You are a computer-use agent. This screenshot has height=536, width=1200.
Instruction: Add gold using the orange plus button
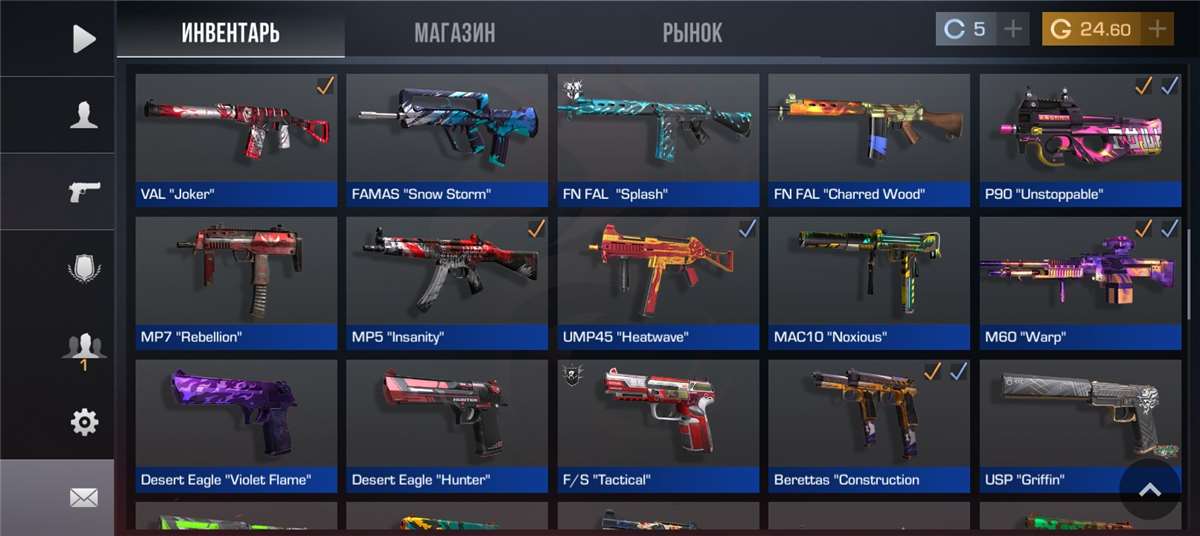click(x=1157, y=29)
